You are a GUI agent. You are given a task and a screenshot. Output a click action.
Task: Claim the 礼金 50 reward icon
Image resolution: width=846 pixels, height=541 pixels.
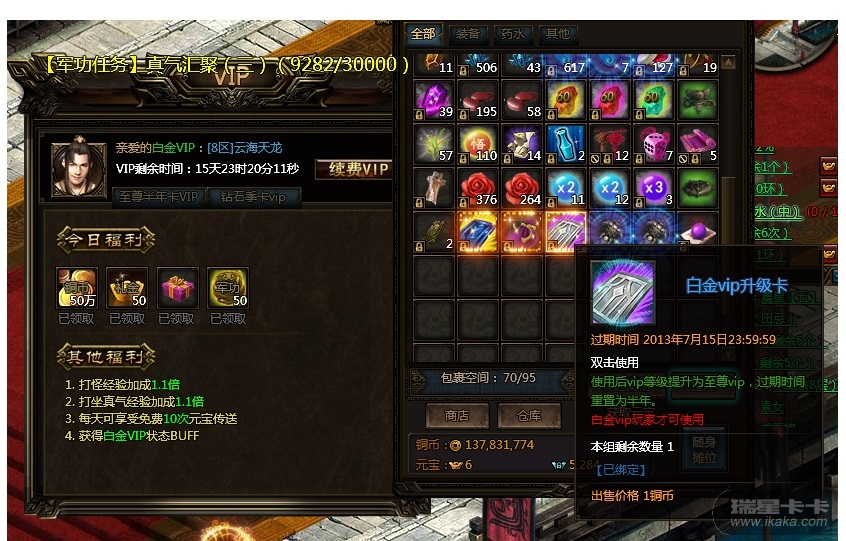(127, 288)
